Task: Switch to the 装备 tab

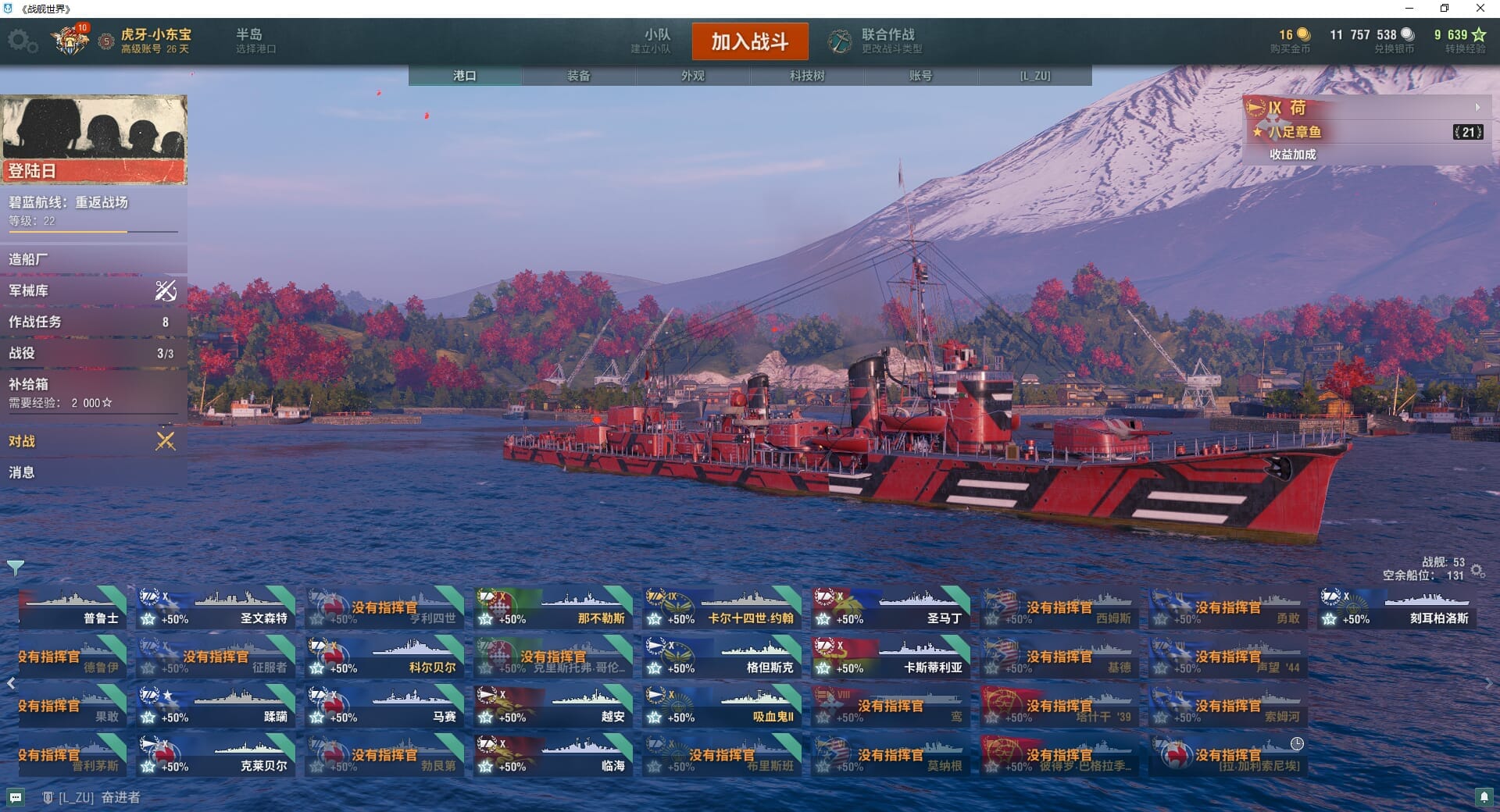Action: pos(578,76)
